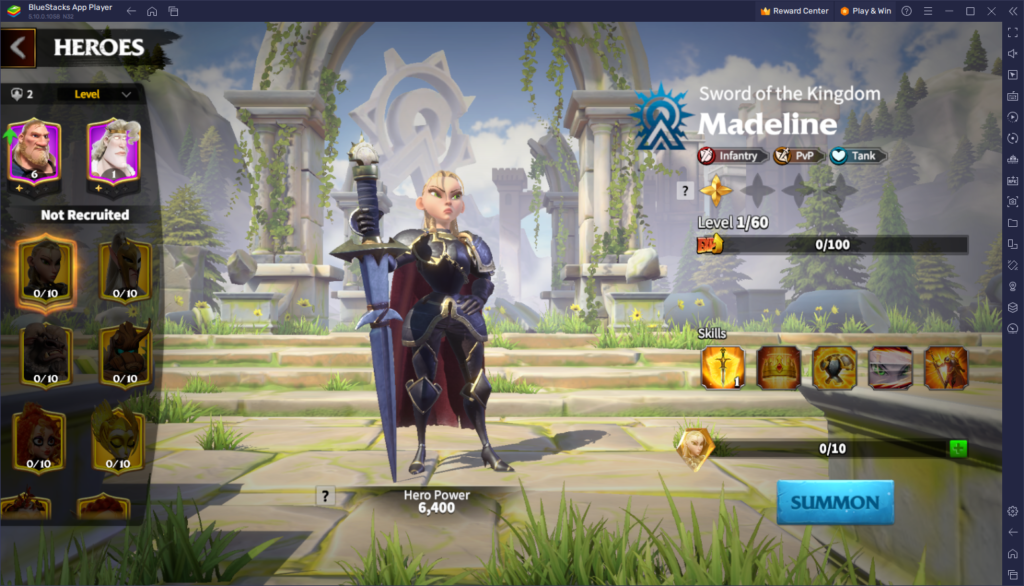Select the Infantry tag
Screen dimensions: 1024x586
[733, 156]
